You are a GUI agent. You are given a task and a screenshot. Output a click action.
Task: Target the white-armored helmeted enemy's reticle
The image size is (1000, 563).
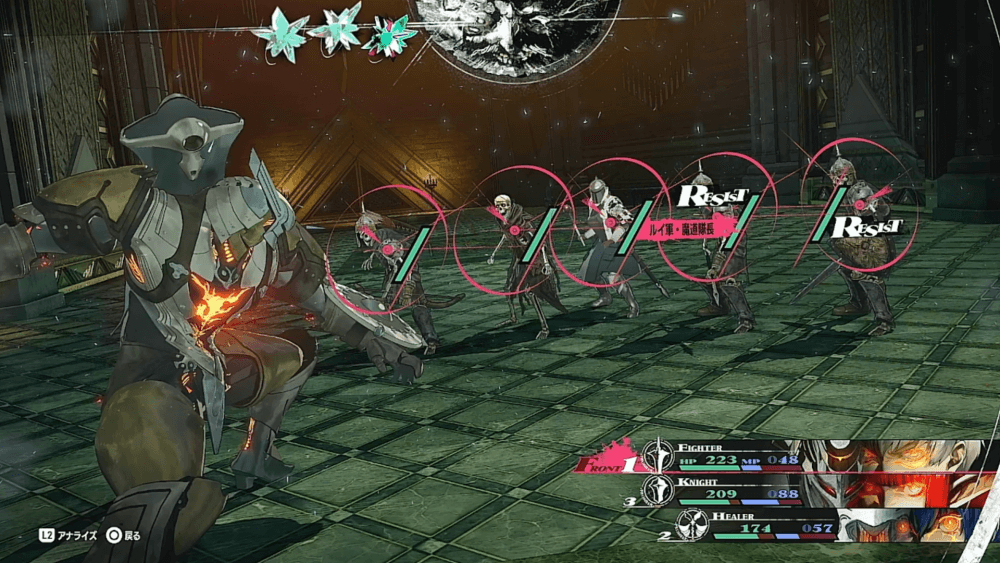[x=610, y=222]
